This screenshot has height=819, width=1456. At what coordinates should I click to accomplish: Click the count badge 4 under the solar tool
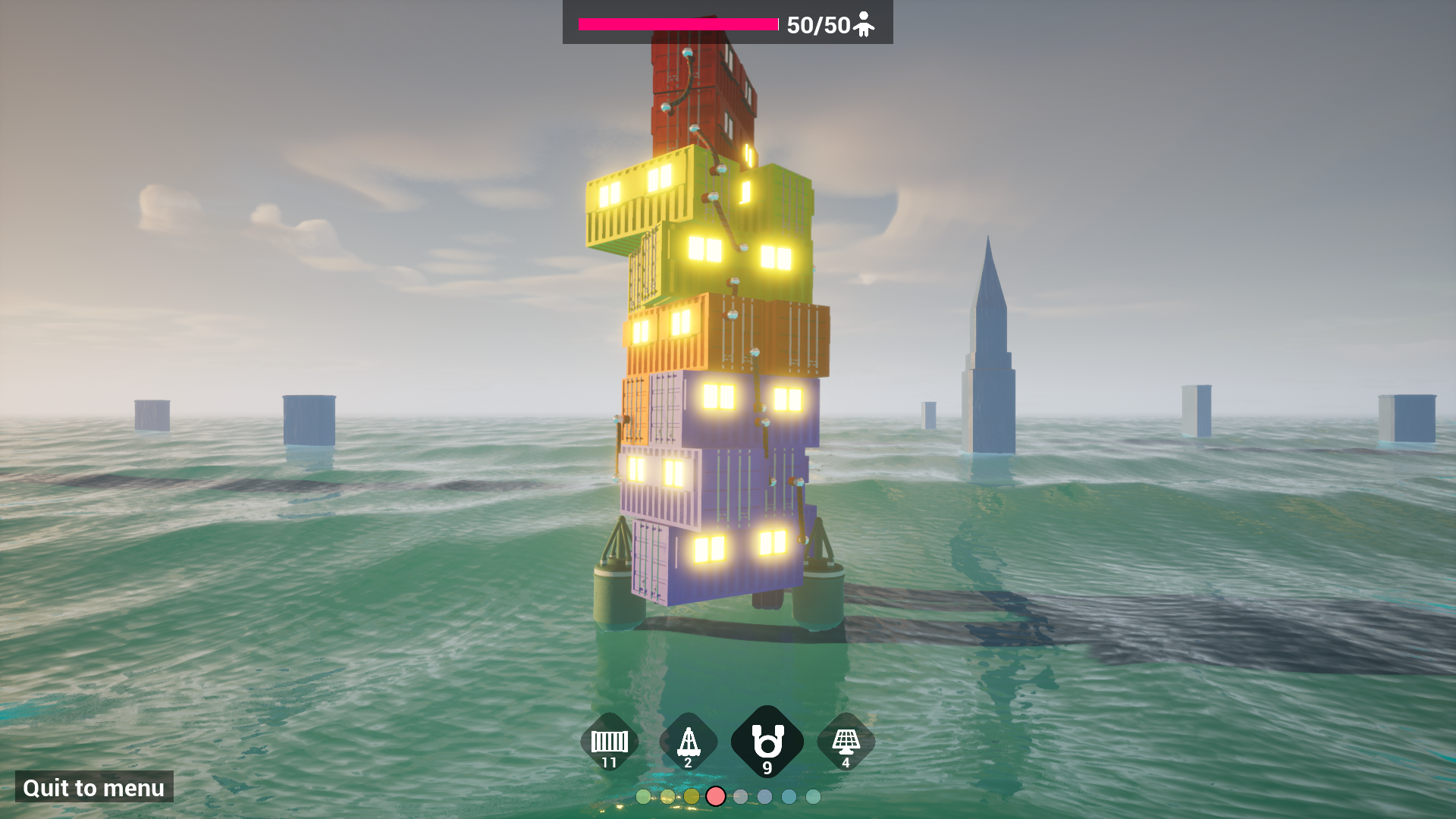pos(846,764)
